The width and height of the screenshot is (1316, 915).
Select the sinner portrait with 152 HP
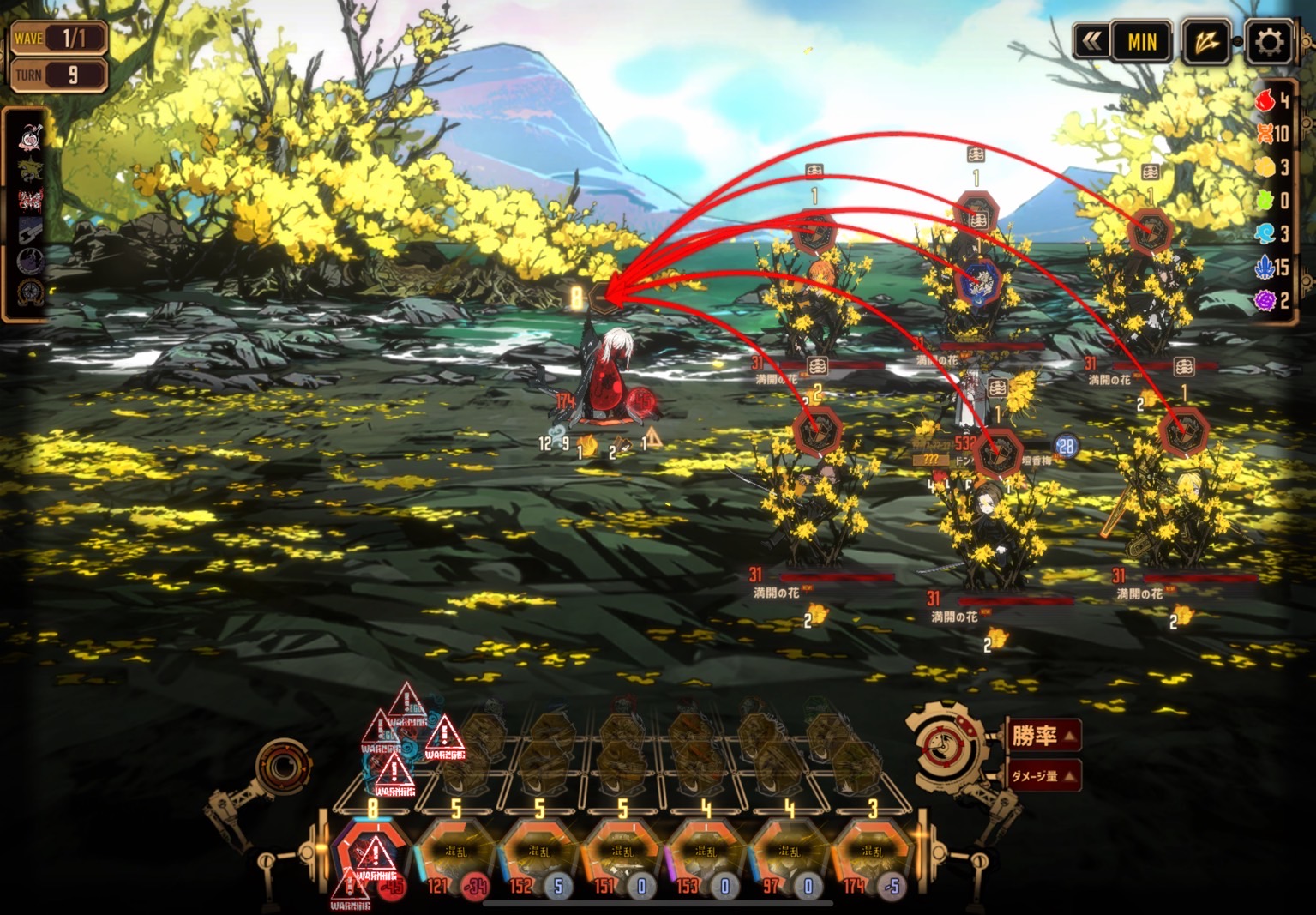tap(538, 852)
